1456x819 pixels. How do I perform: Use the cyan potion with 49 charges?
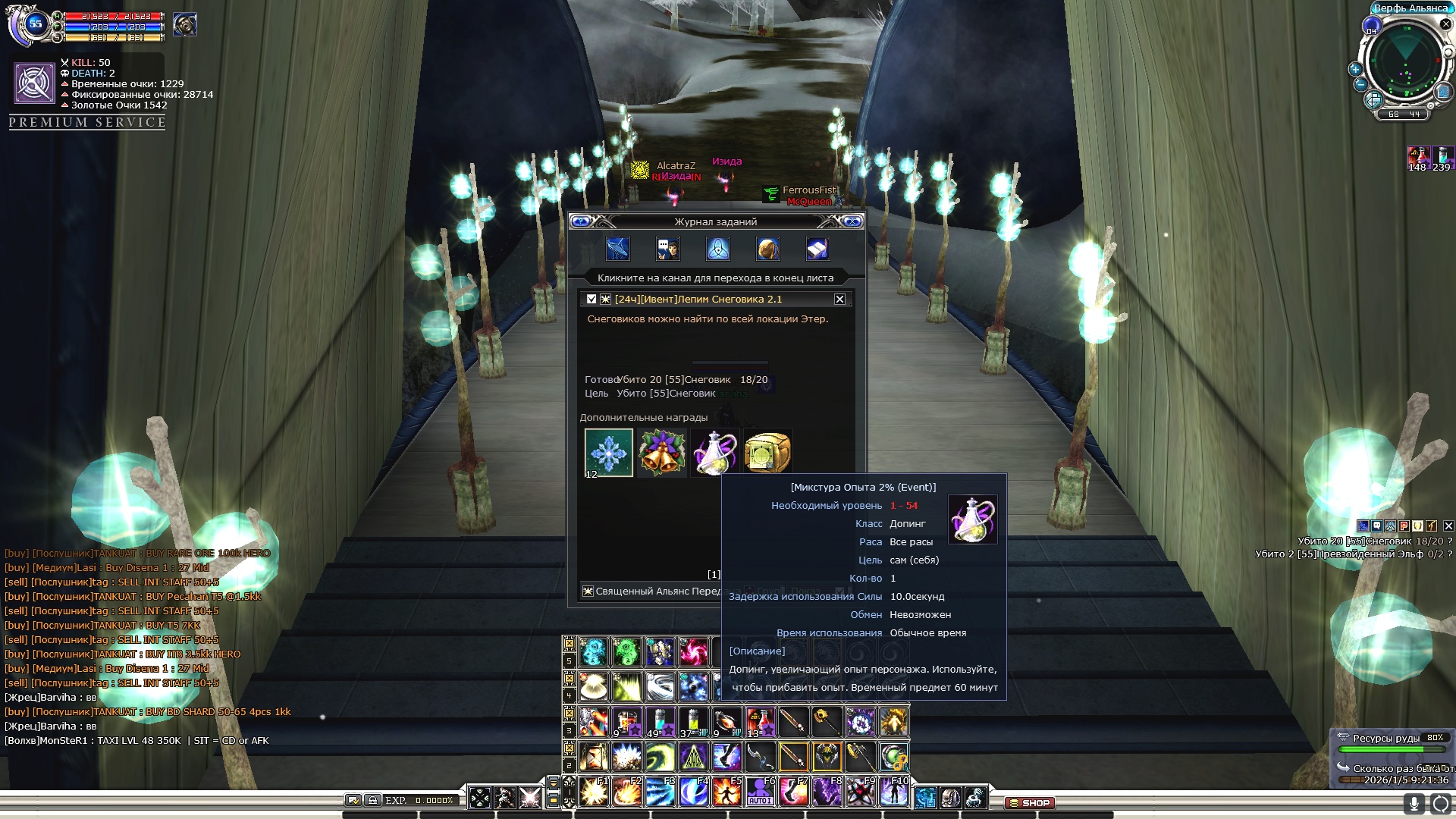[x=660, y=722]
